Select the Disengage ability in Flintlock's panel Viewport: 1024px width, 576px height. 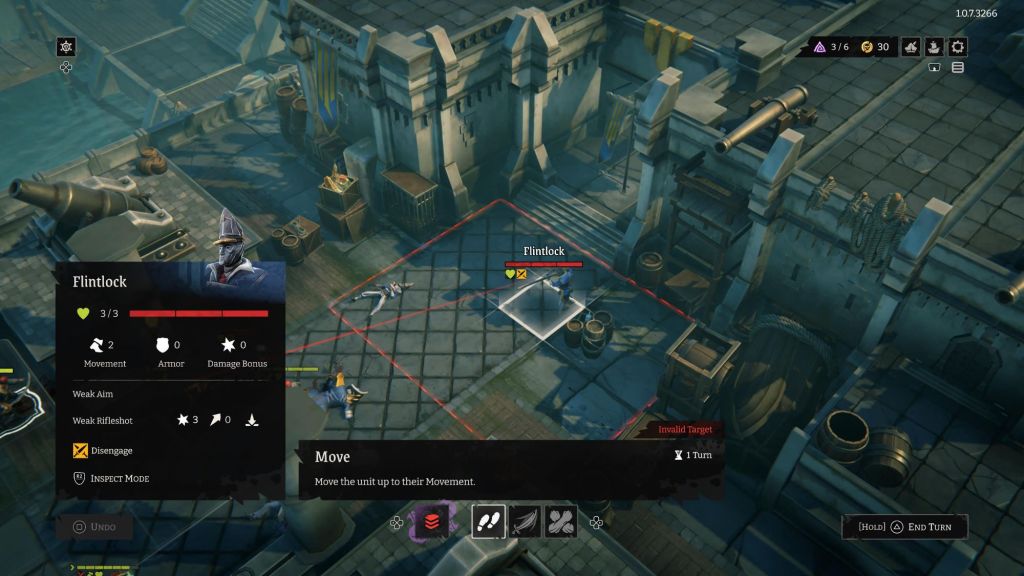click(x=103, y=450)
